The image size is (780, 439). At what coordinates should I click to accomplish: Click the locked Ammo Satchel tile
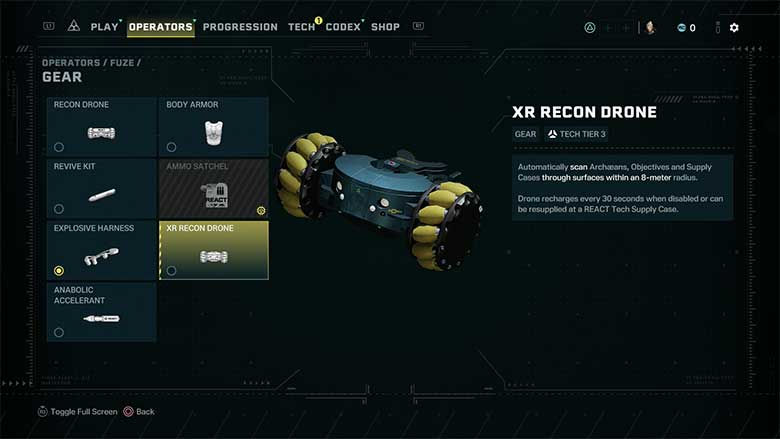(213, 188)
